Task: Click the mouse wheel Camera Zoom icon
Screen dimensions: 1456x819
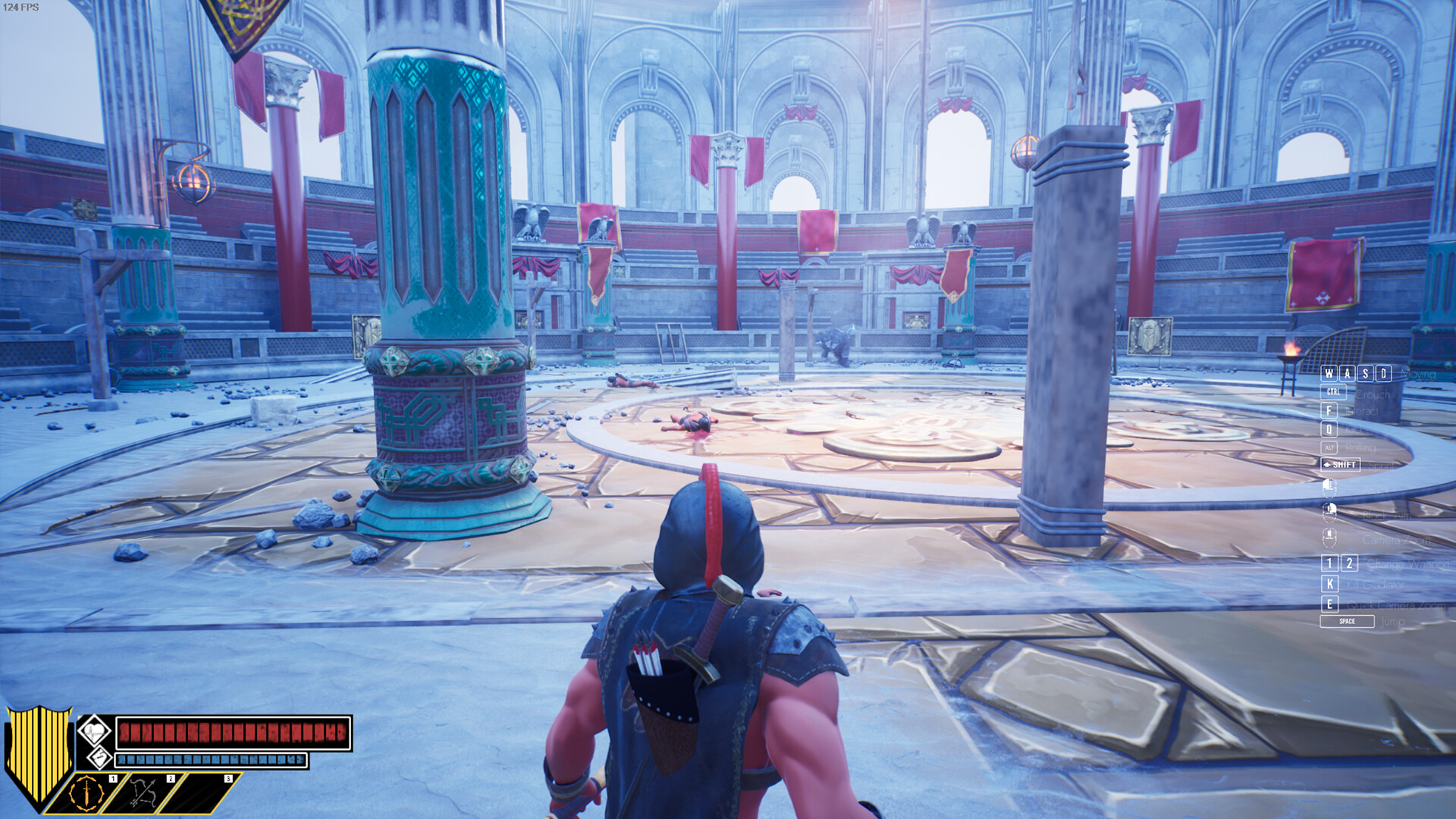Action: point(1329,538)
